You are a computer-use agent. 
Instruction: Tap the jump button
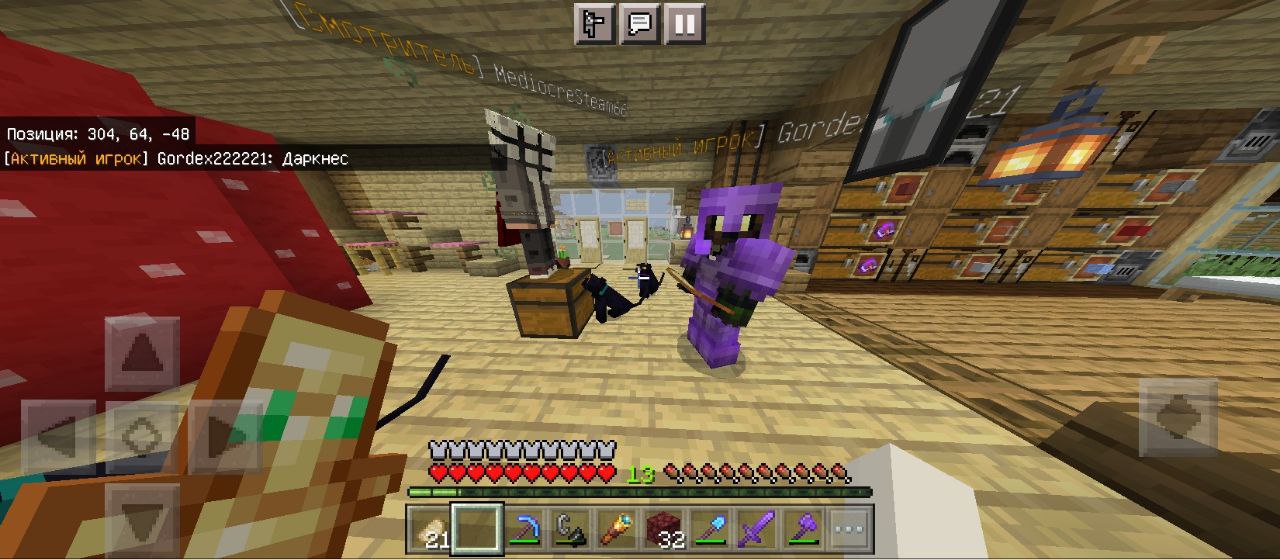pos(1176,416)
